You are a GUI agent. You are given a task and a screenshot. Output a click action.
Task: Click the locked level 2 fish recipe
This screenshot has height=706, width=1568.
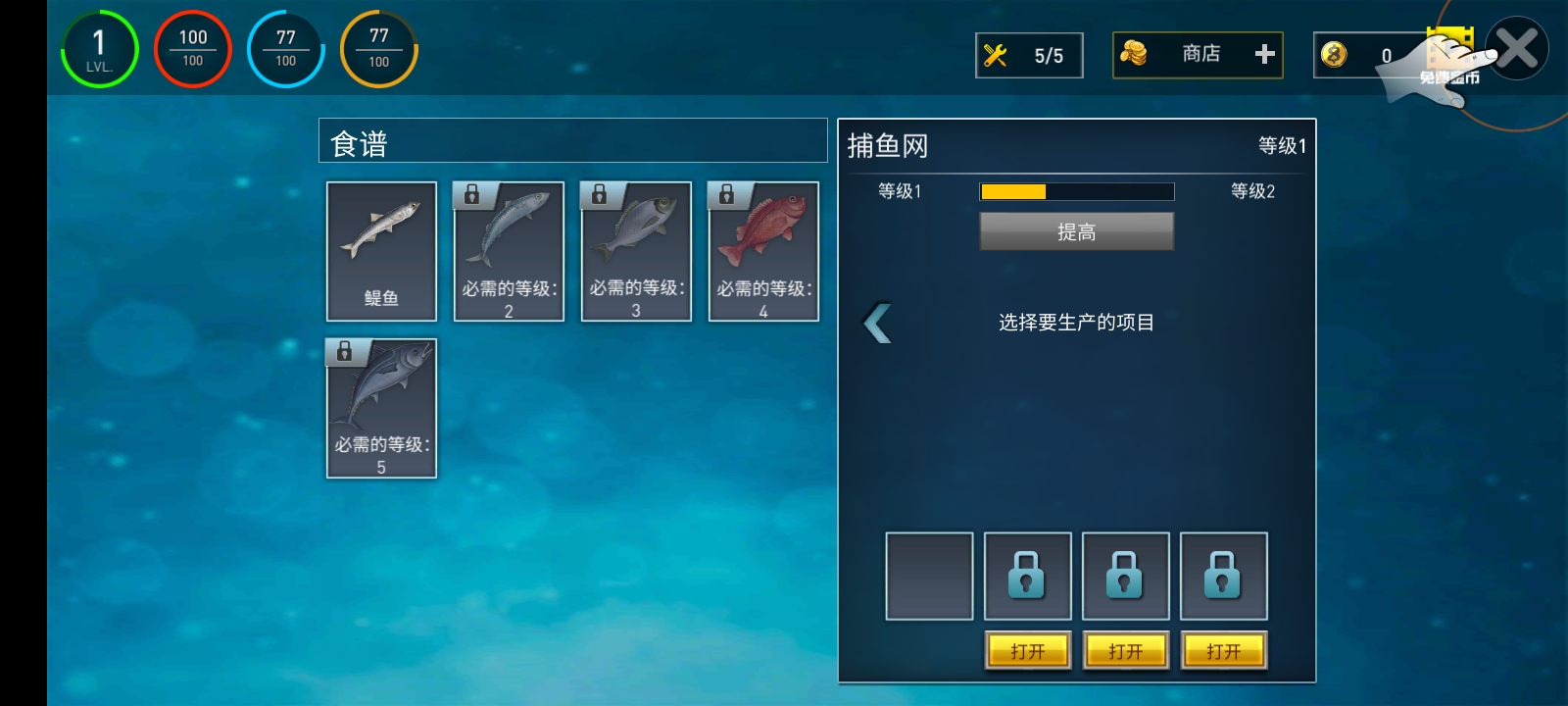click(508, 250)
